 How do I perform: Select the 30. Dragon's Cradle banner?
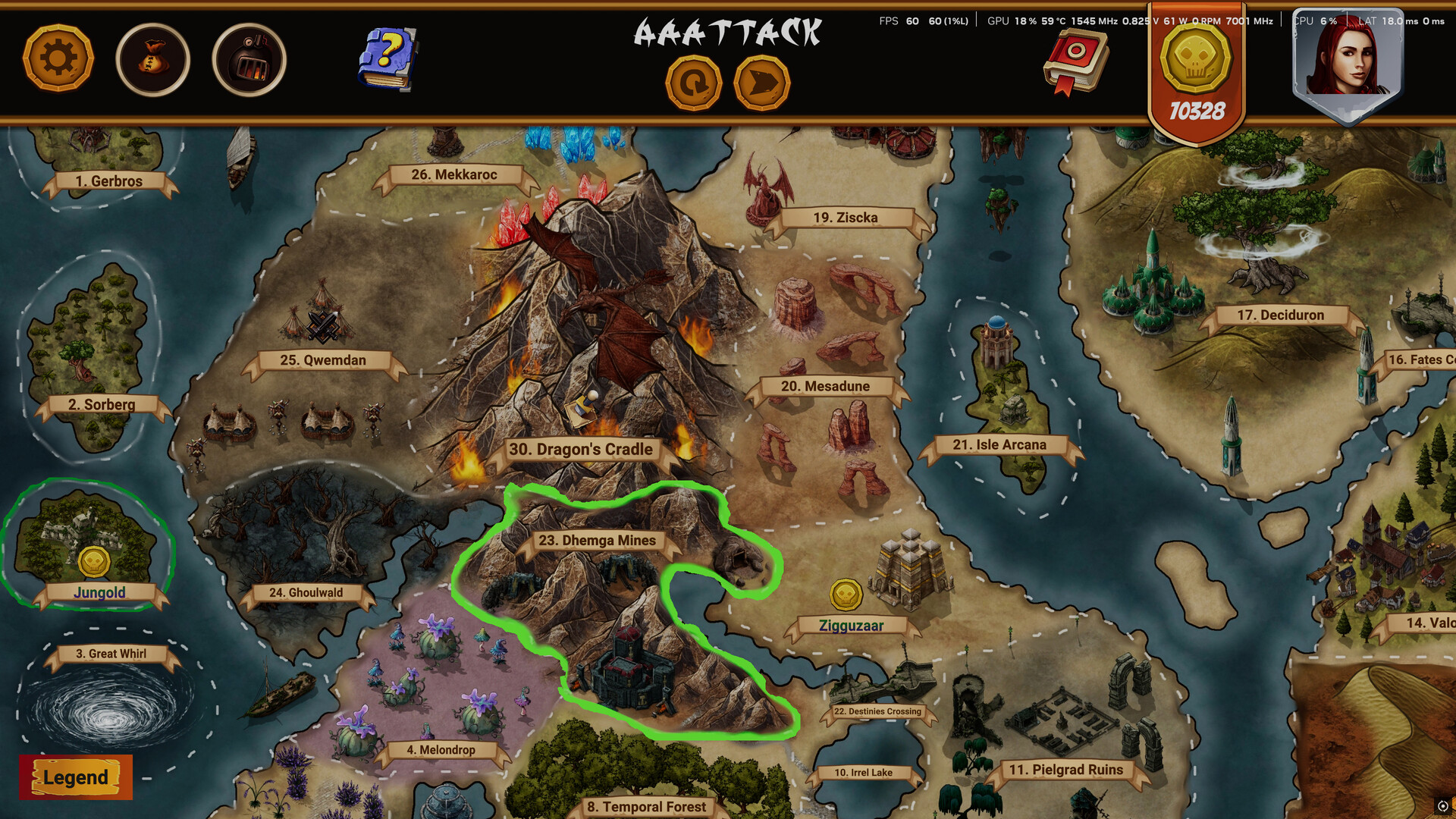click(x=581, y=449)
